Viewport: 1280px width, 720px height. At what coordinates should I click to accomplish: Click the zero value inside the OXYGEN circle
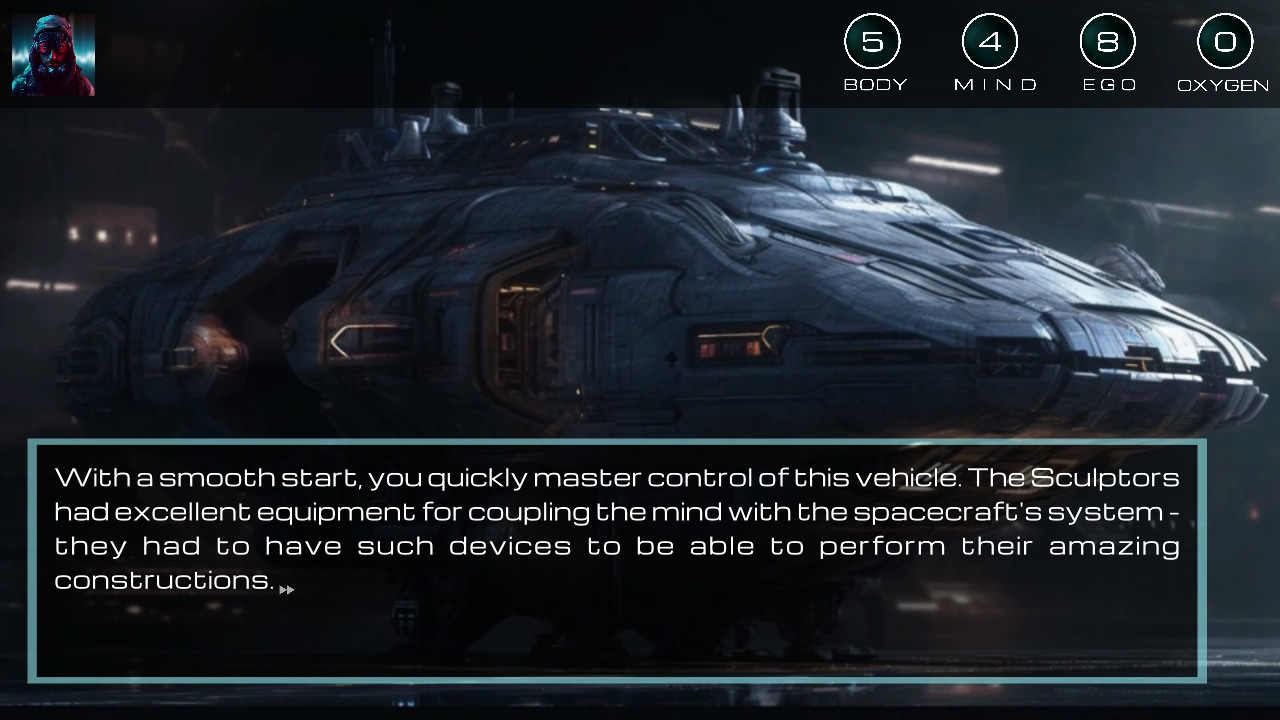(1225, 42)
